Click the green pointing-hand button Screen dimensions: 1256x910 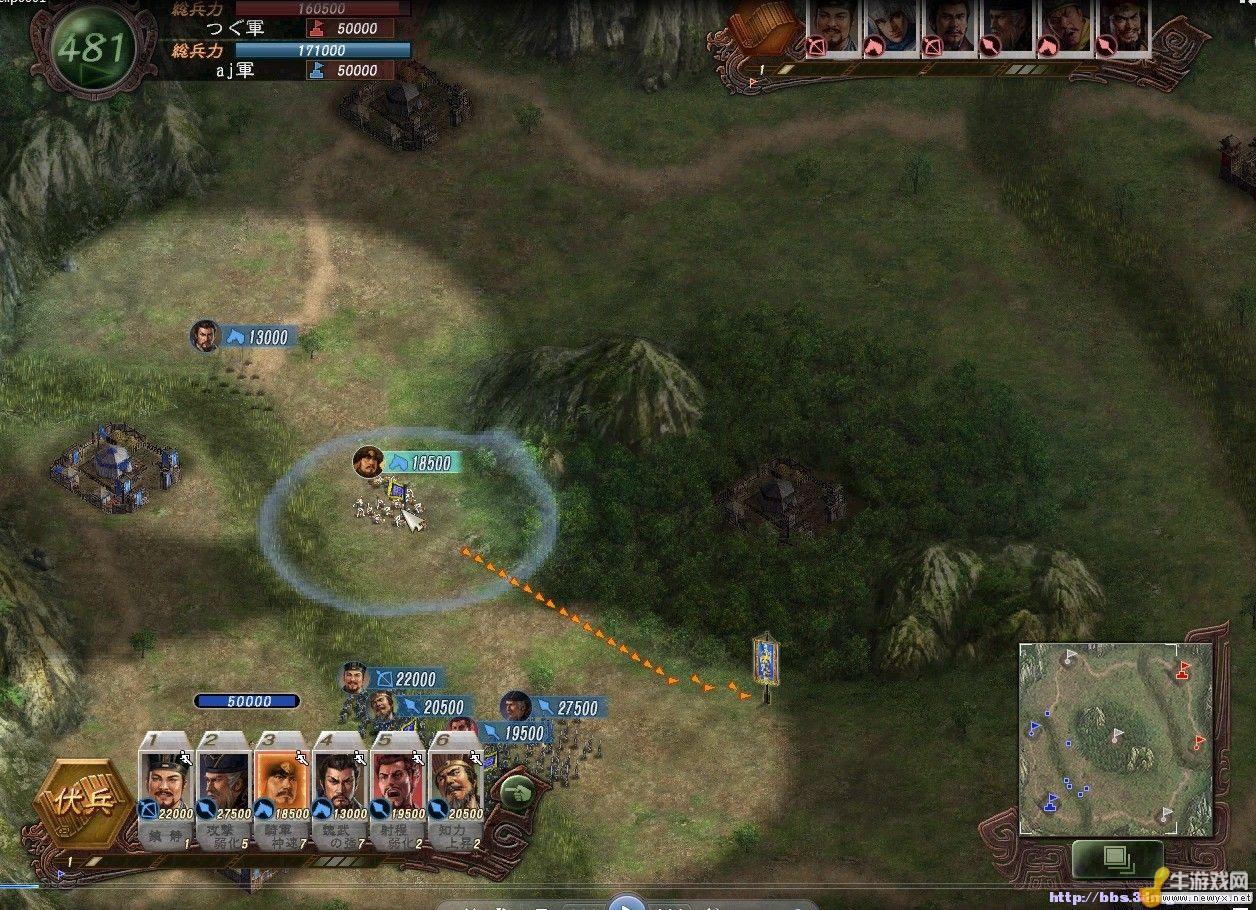tap(516, 795)
